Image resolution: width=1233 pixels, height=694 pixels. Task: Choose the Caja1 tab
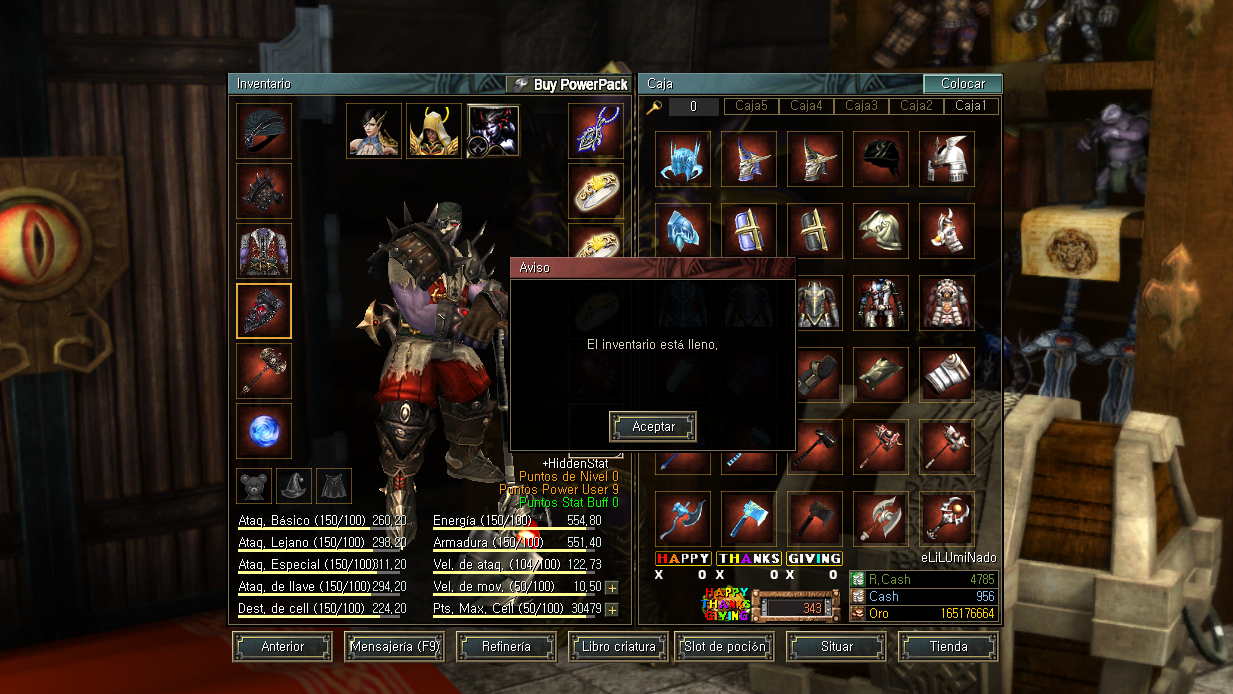point(970,106)
